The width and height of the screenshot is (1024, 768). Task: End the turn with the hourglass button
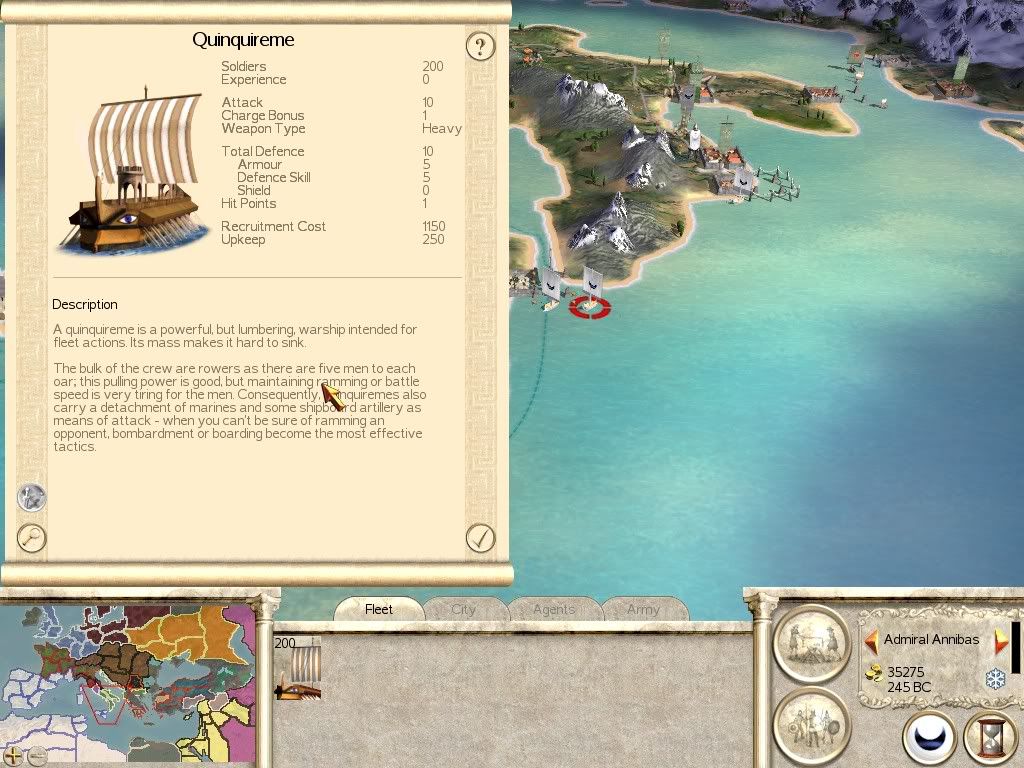coord(990,738)
